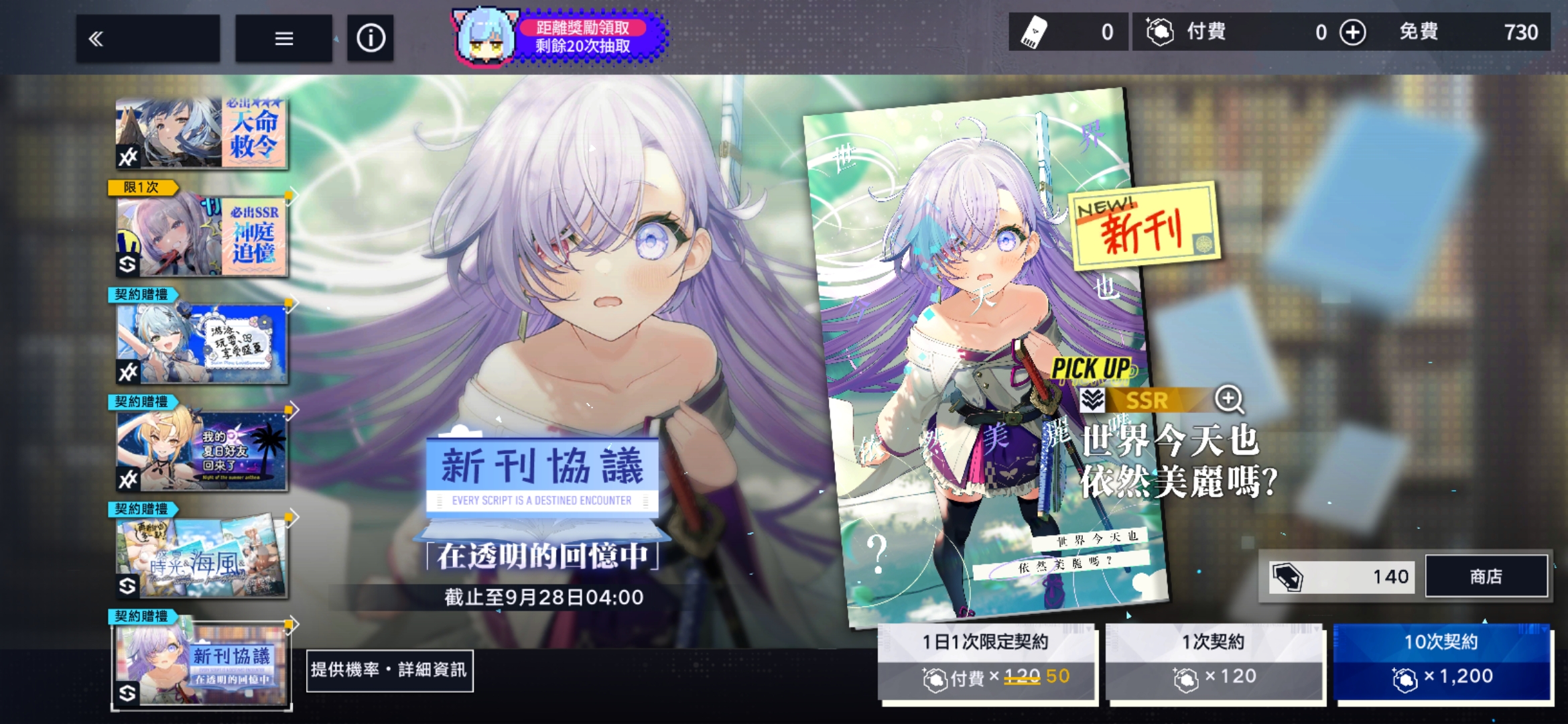This screenshot has height=724, width=1568.
Task: Open the hamburger menu at the top
Action: pyautogui.click(x=284, y=38)
